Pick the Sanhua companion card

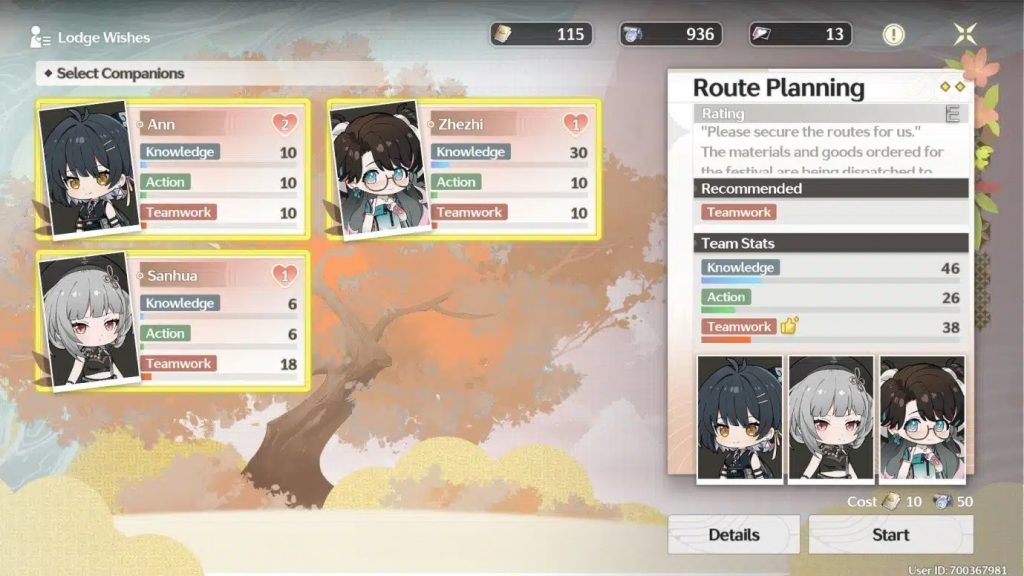pos(172,320)
